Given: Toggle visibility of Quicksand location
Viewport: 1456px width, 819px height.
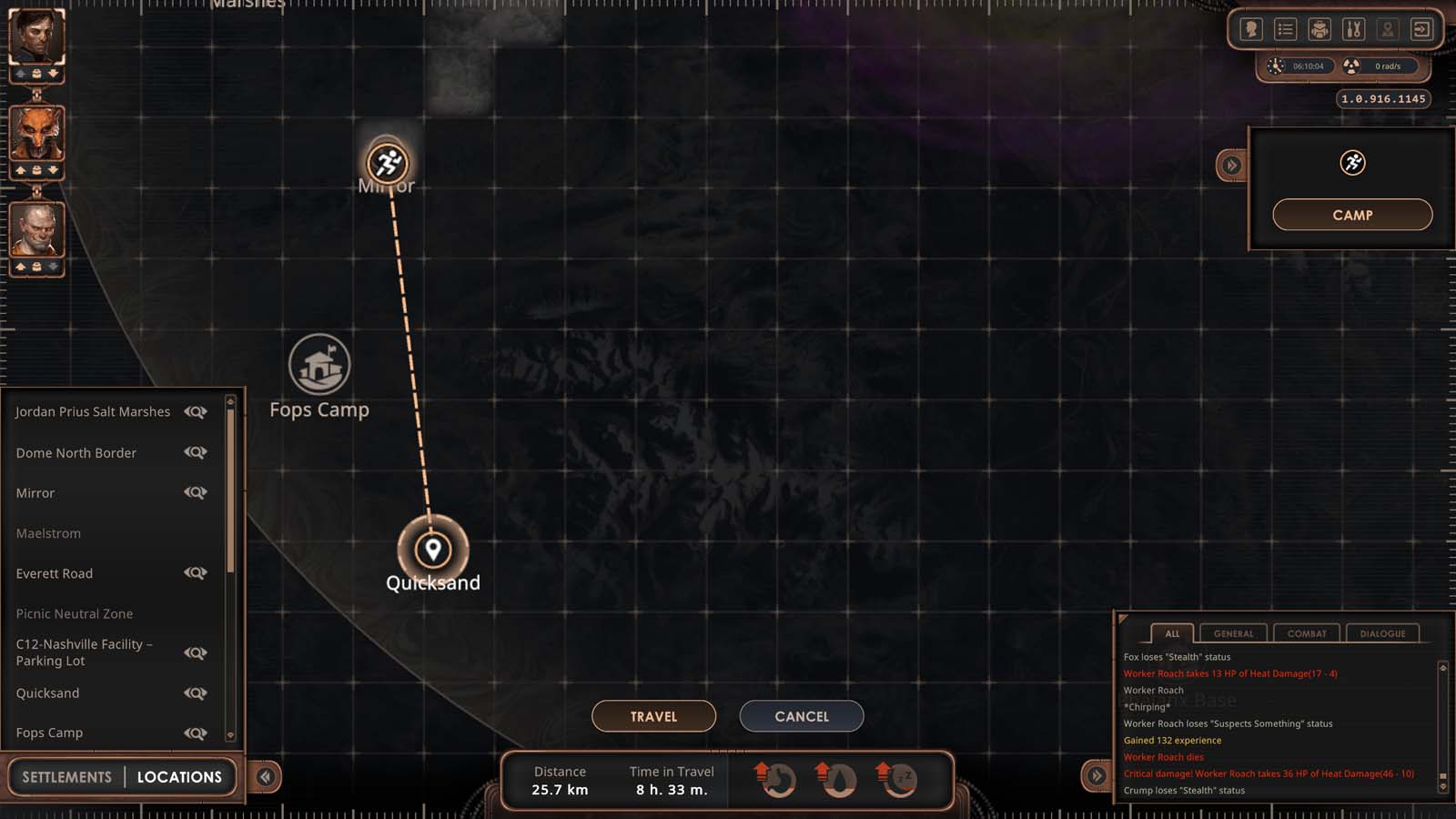Looking at the screenshot, I should click(196, 693).
